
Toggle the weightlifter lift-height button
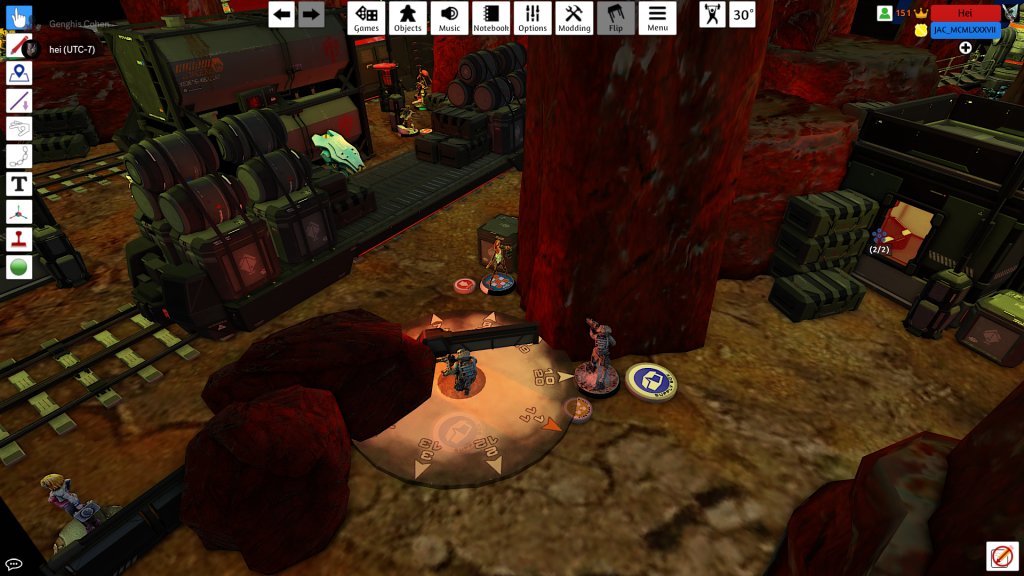712,15
